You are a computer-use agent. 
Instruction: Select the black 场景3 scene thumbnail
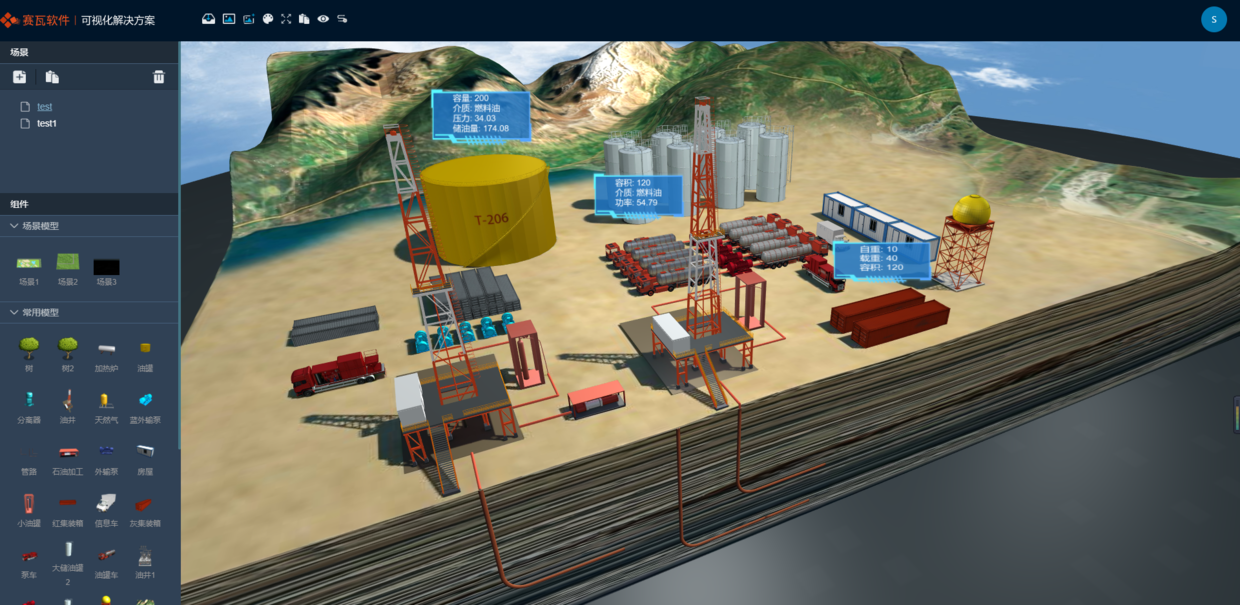tap(106, 267)
